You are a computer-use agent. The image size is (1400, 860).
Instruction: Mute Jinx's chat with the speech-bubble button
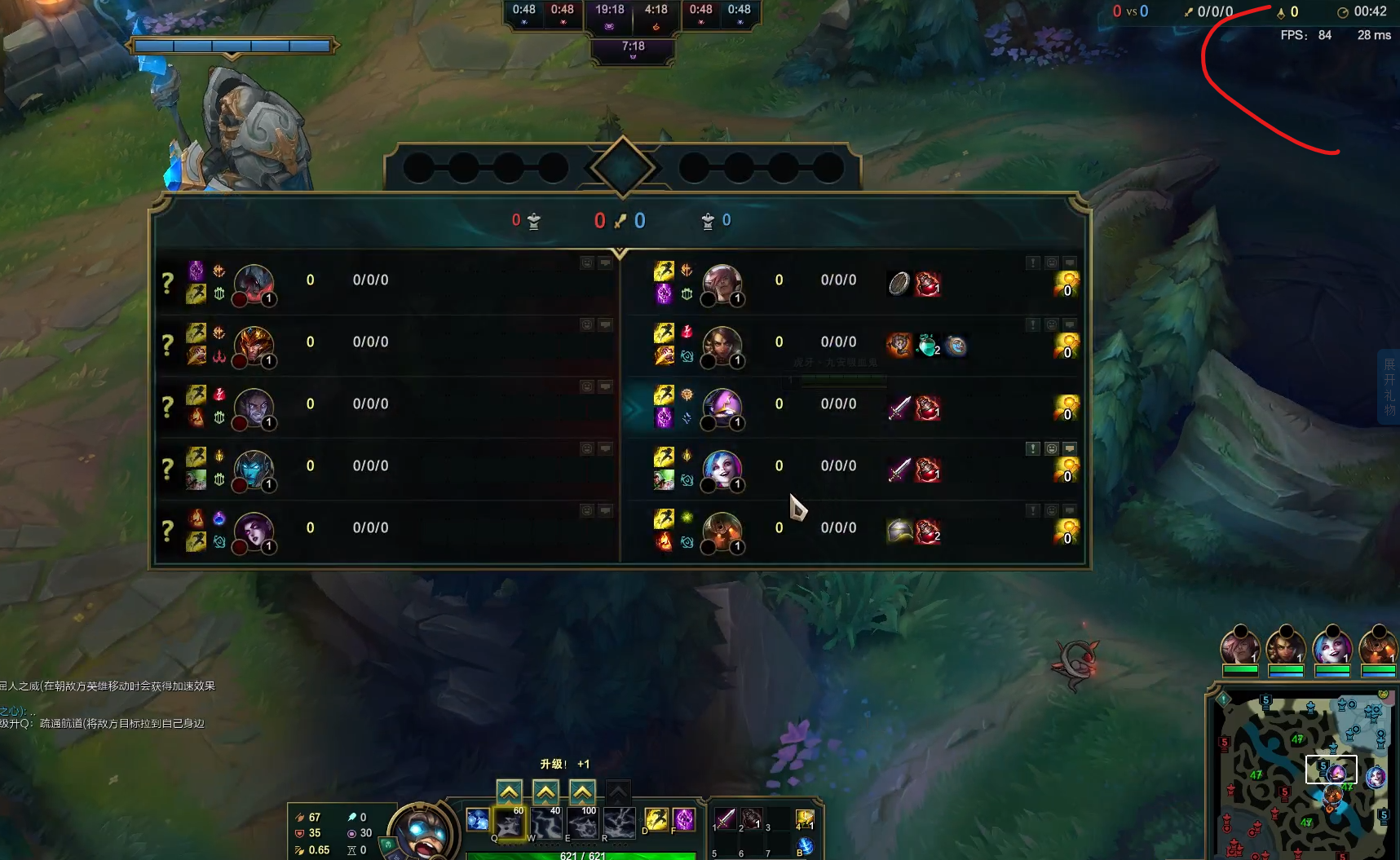pyautogui.click(x=1070, y=448)
